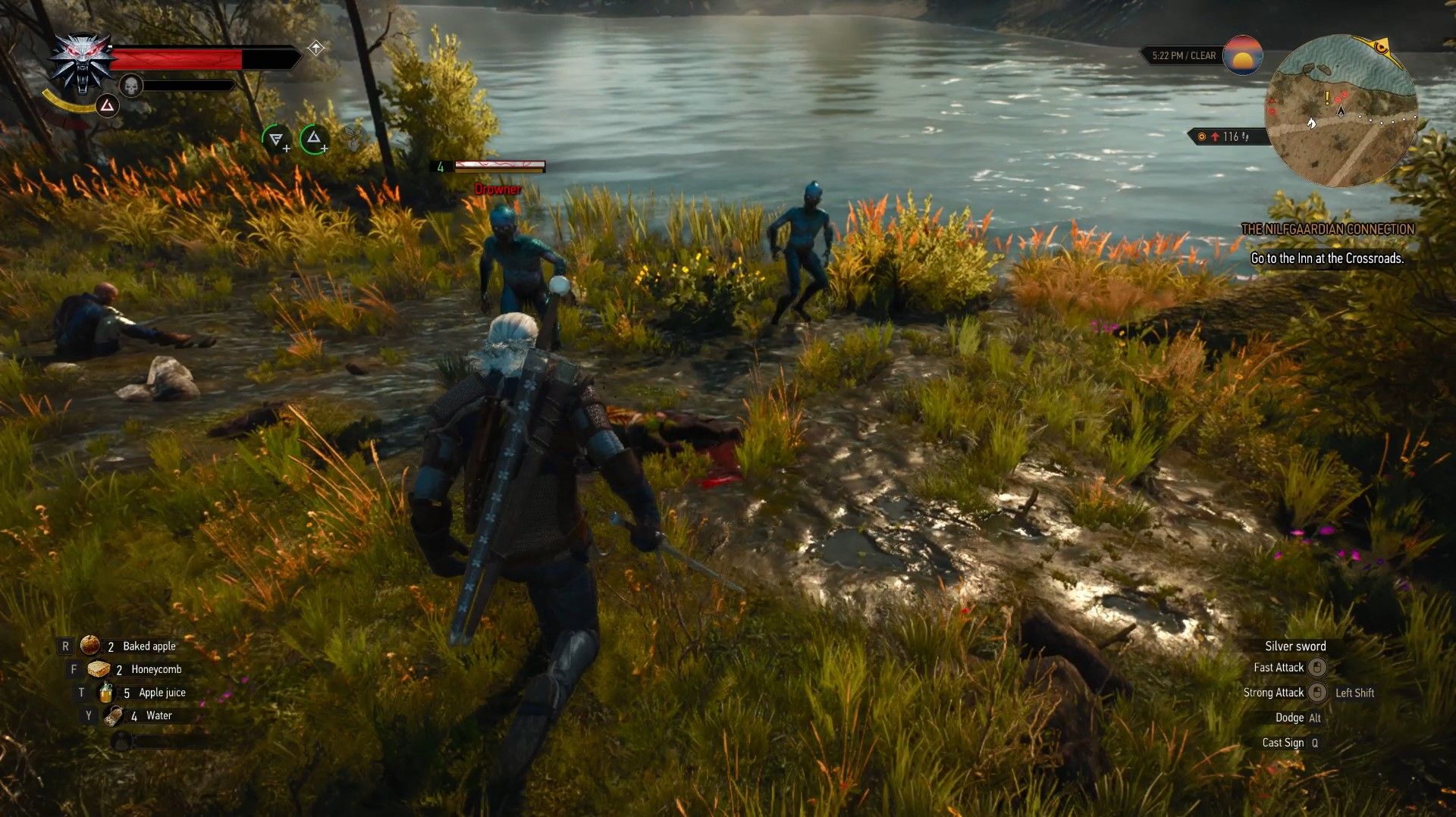
Task: Click the yellow quest marker on minimap
Action: tap(1327, 98)
